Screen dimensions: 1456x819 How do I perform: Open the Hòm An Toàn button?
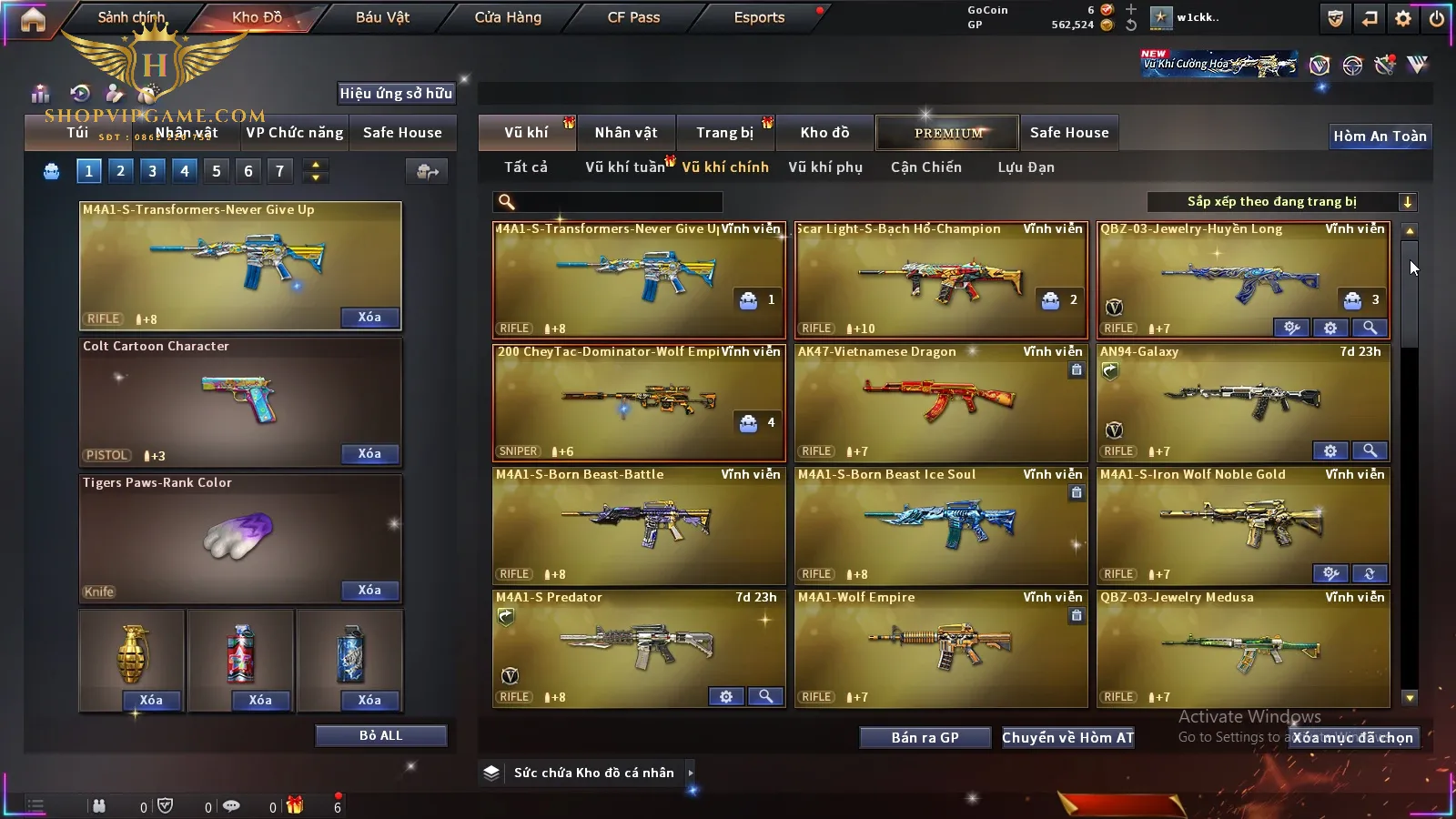point(1380,136)
